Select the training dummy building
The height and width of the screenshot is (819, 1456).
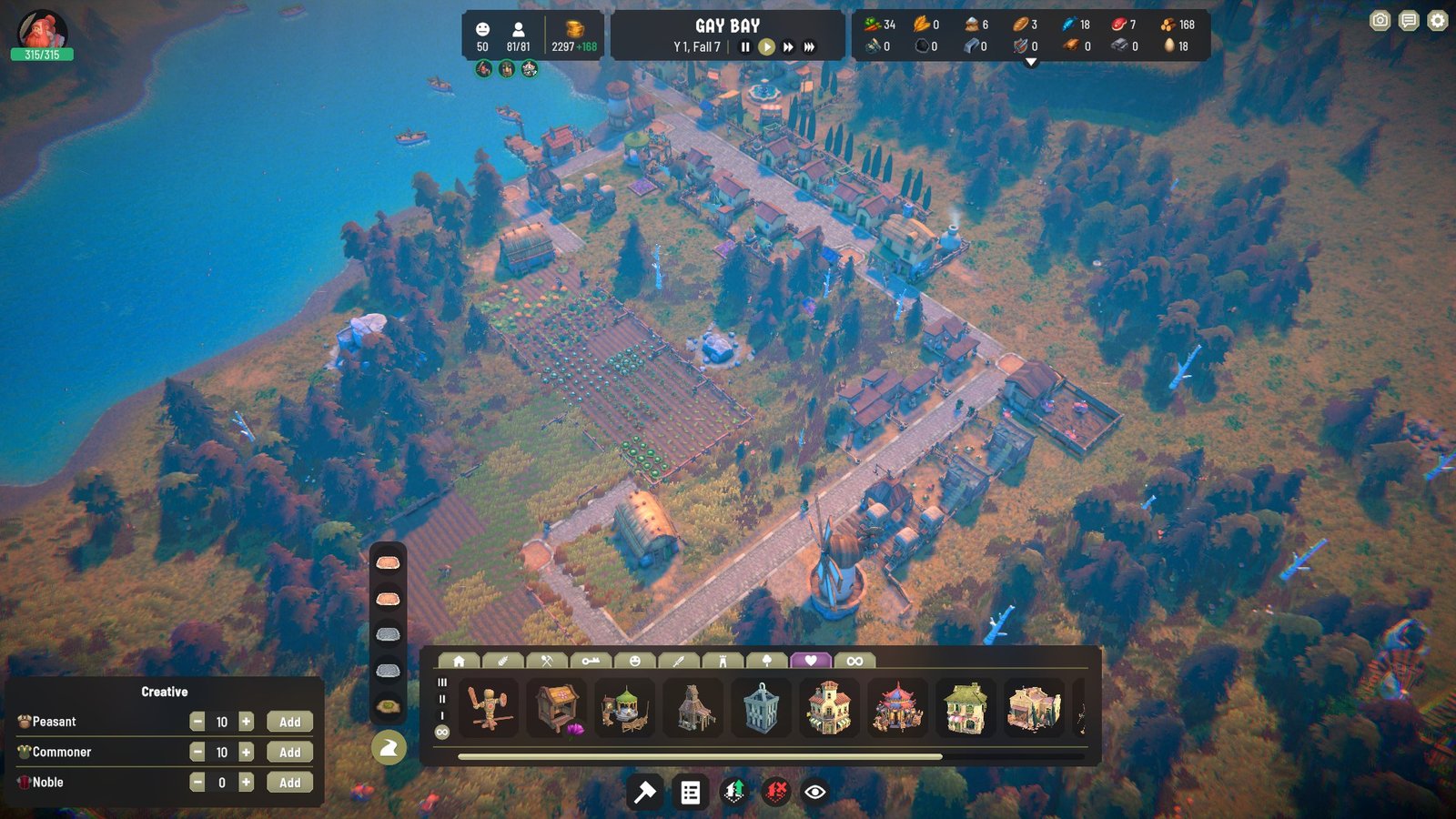tap(489, 707)
